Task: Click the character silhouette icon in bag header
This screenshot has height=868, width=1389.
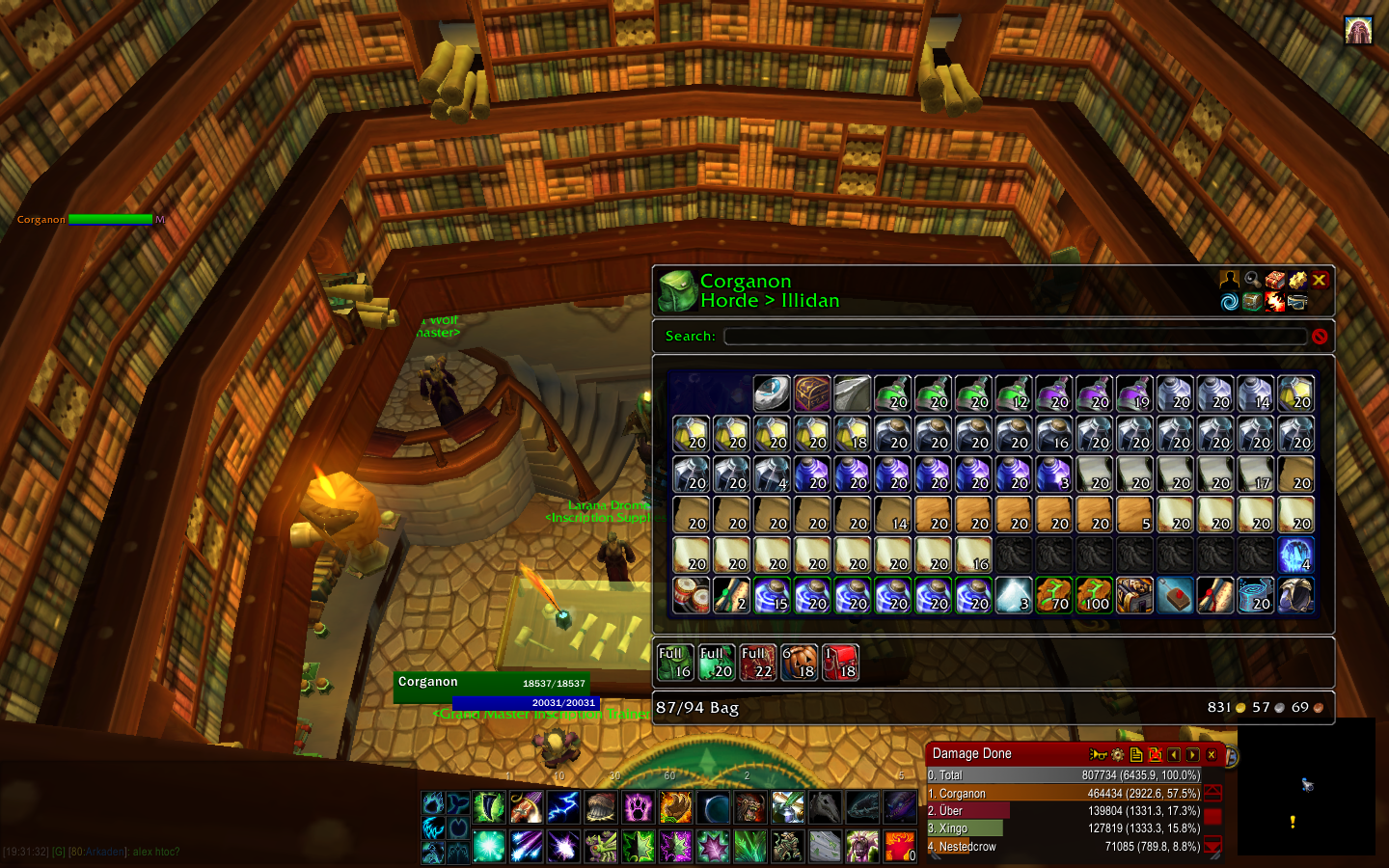Action: [1229, 280]
